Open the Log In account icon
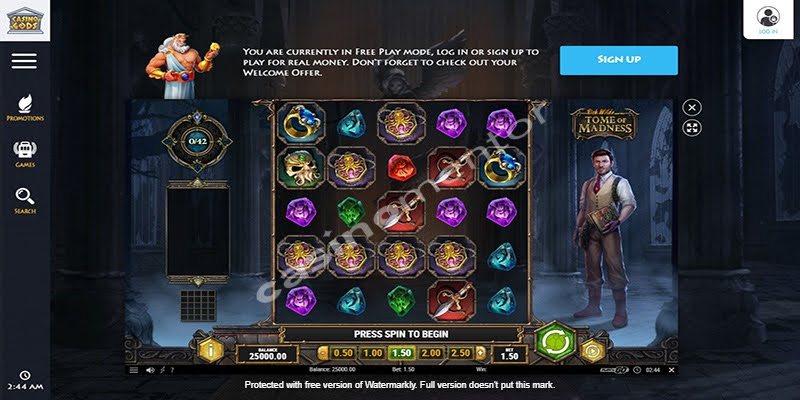Image resolution: width=800 pixels, height=400 pixels. tap(768, 17)
